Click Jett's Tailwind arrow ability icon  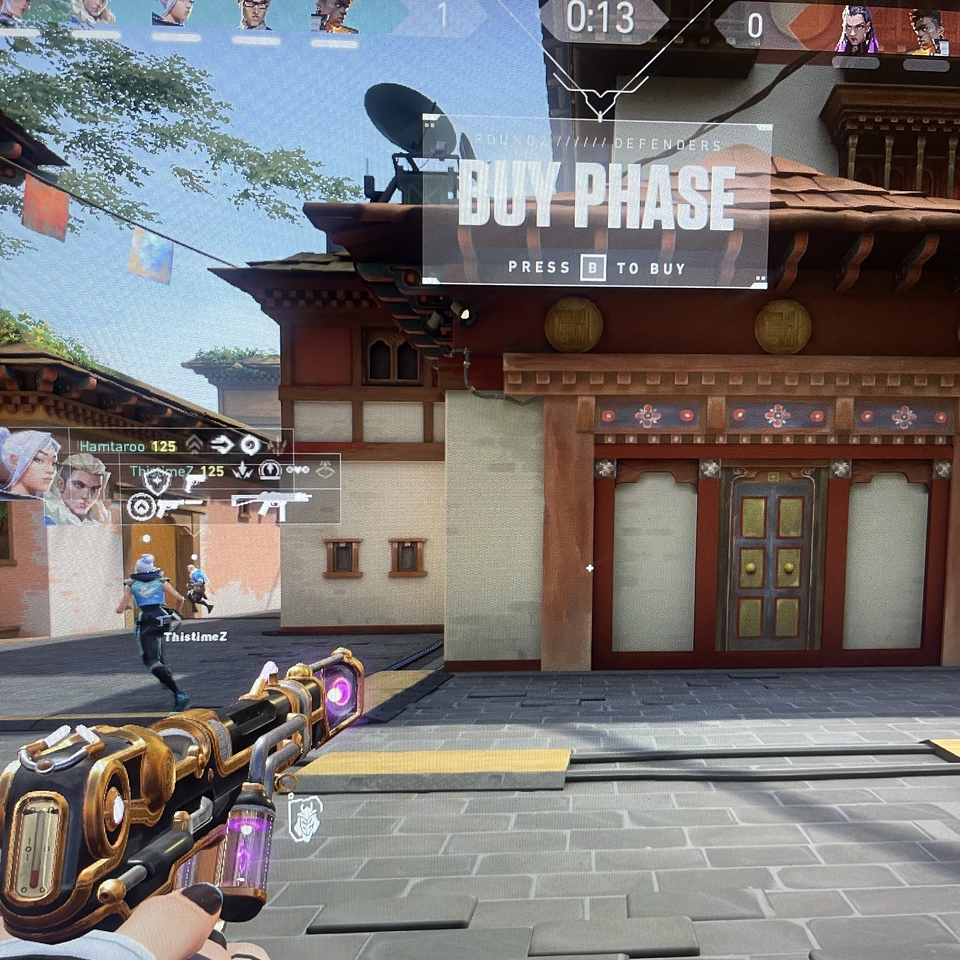point(221,444)
